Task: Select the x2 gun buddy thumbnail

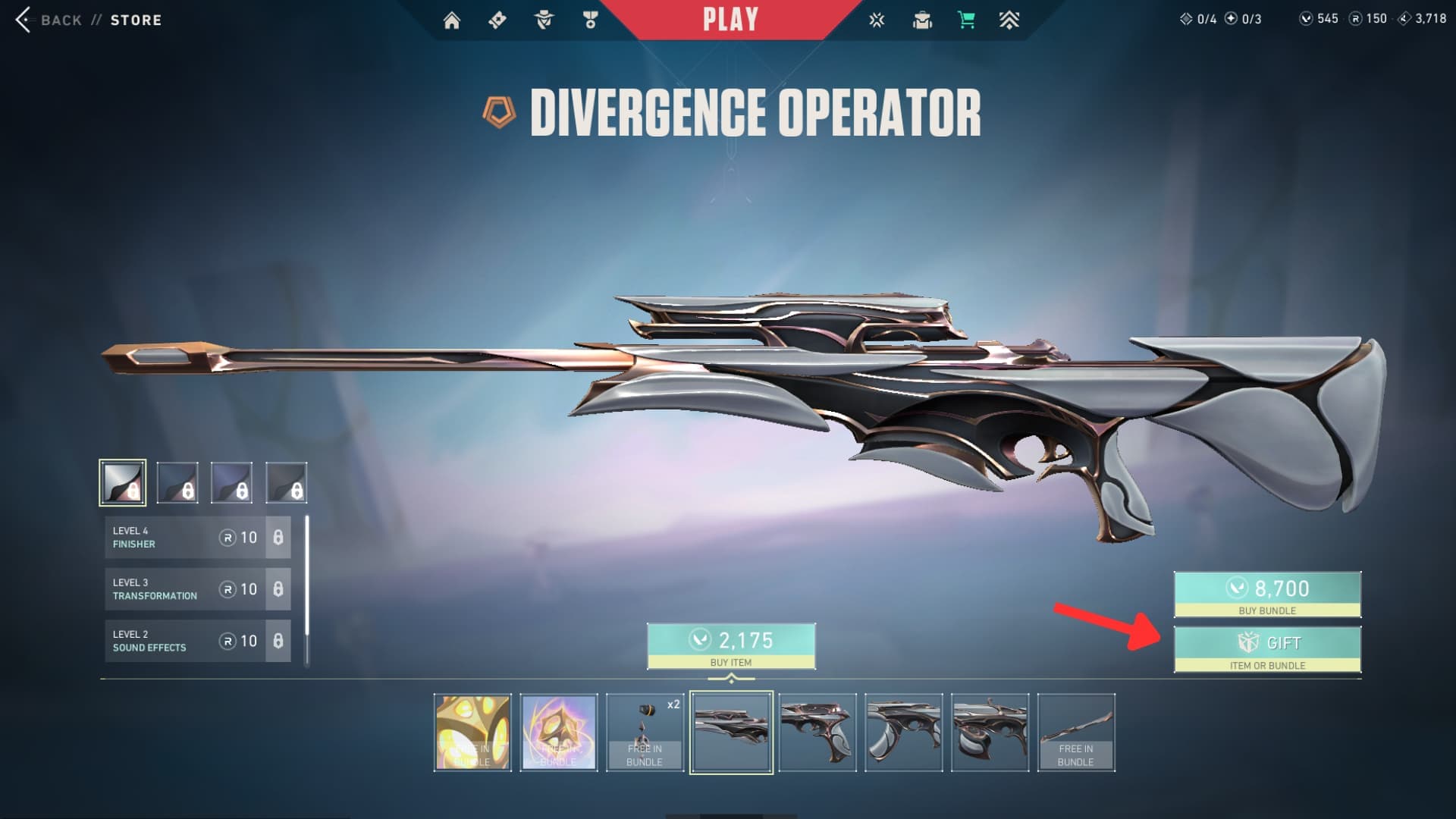Action: 645,733
